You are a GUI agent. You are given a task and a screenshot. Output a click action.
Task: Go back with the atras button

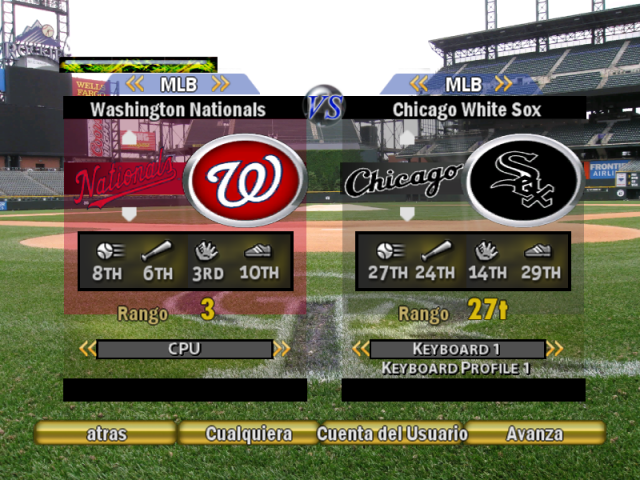click(x=105, y=434)
